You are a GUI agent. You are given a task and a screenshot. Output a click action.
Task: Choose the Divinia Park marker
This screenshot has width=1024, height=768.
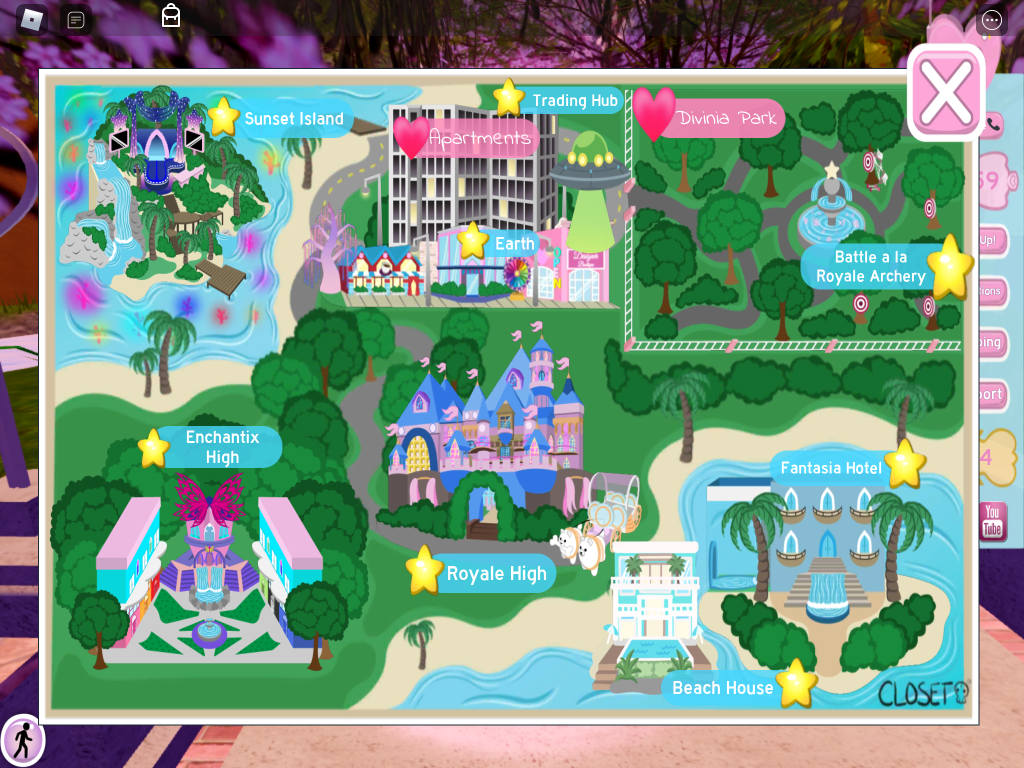(726, 119)
